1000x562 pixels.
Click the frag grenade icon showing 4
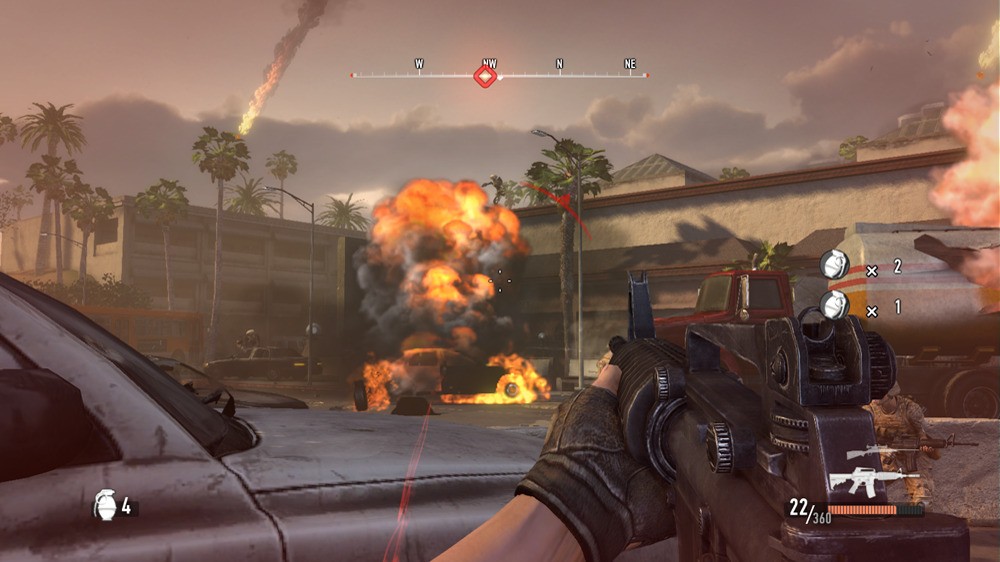click(x=105, y=504)
